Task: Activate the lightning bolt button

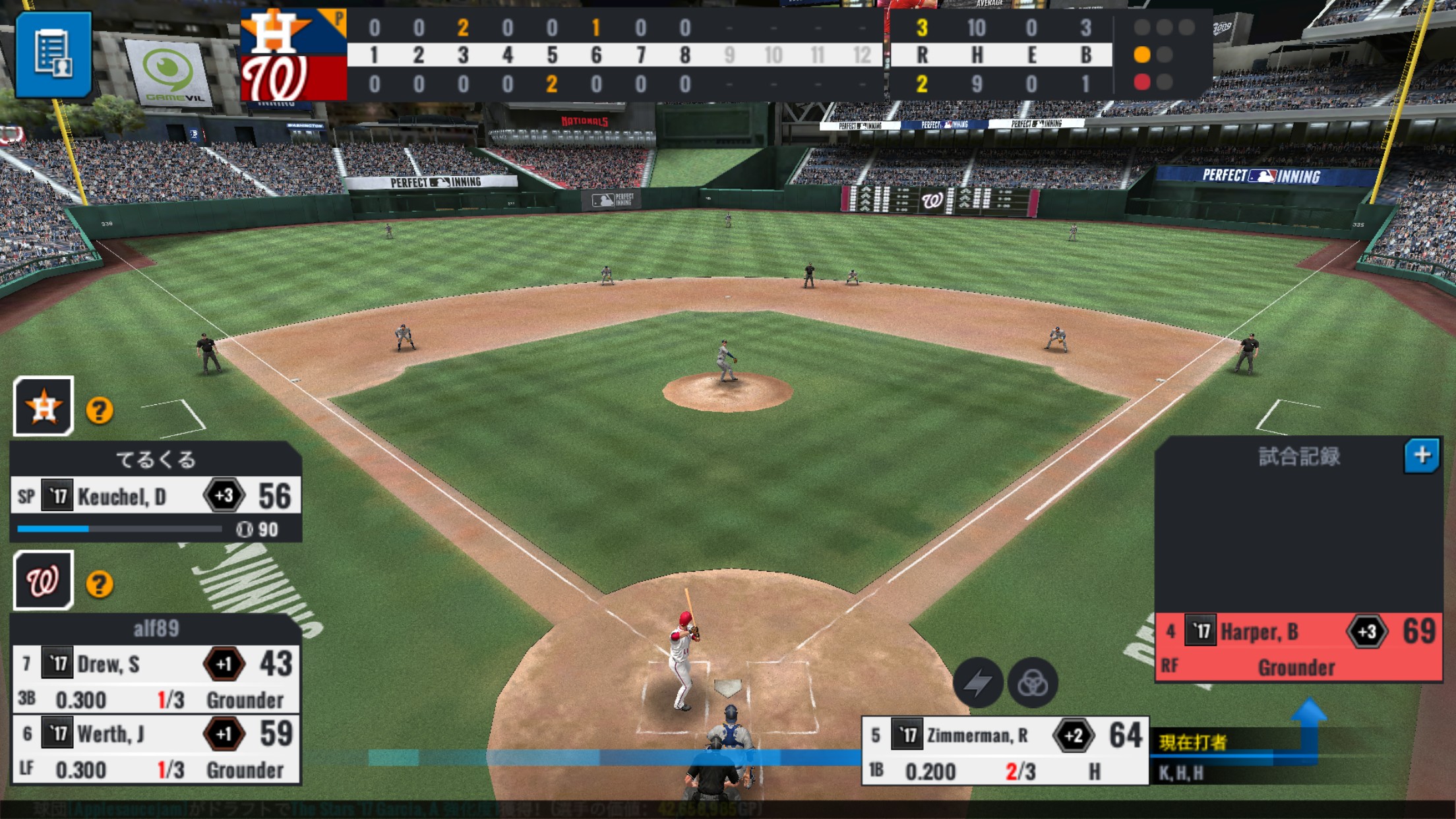Action: (978, 682)
